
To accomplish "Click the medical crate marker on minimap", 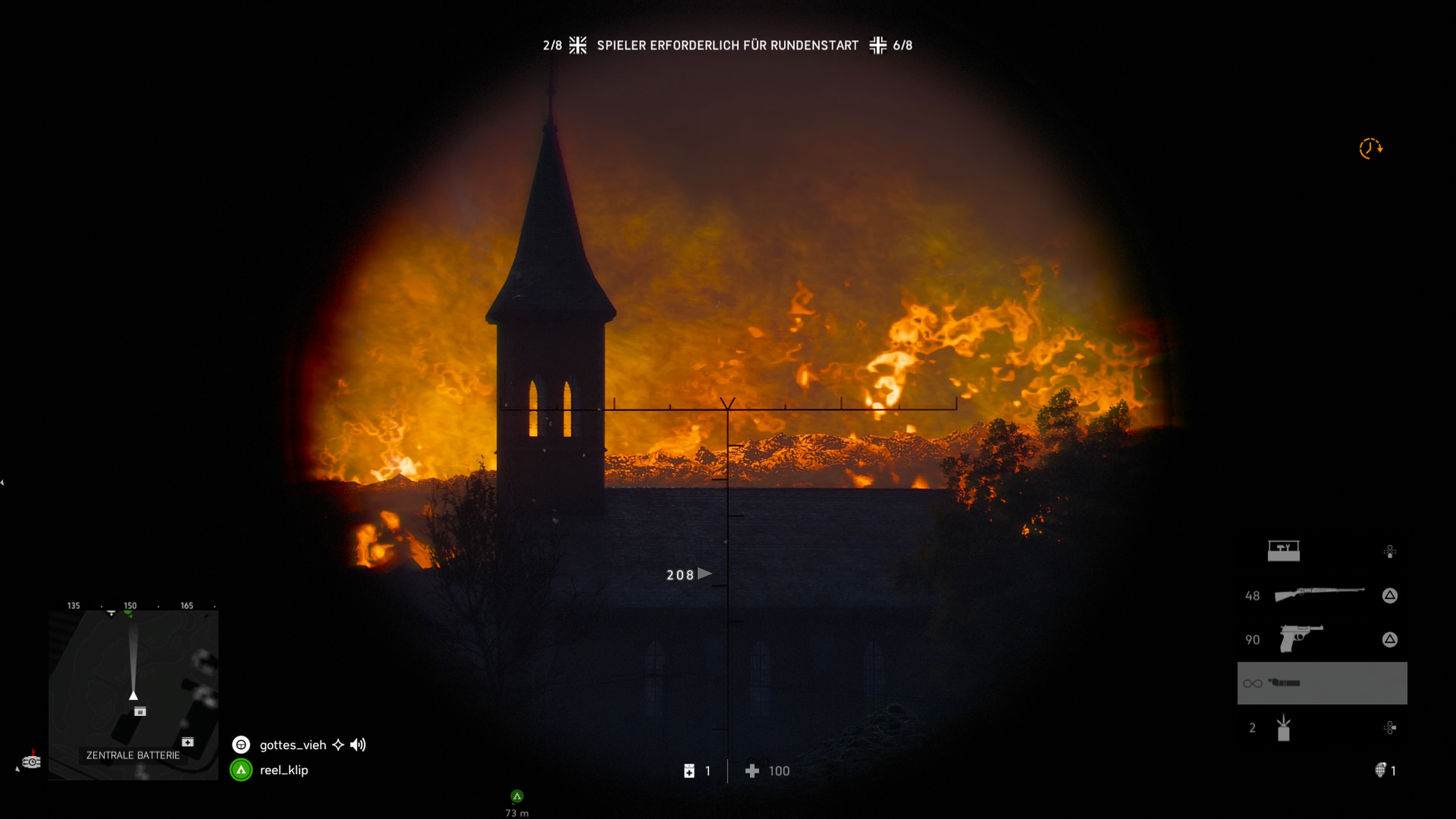I will pos(188,742).
